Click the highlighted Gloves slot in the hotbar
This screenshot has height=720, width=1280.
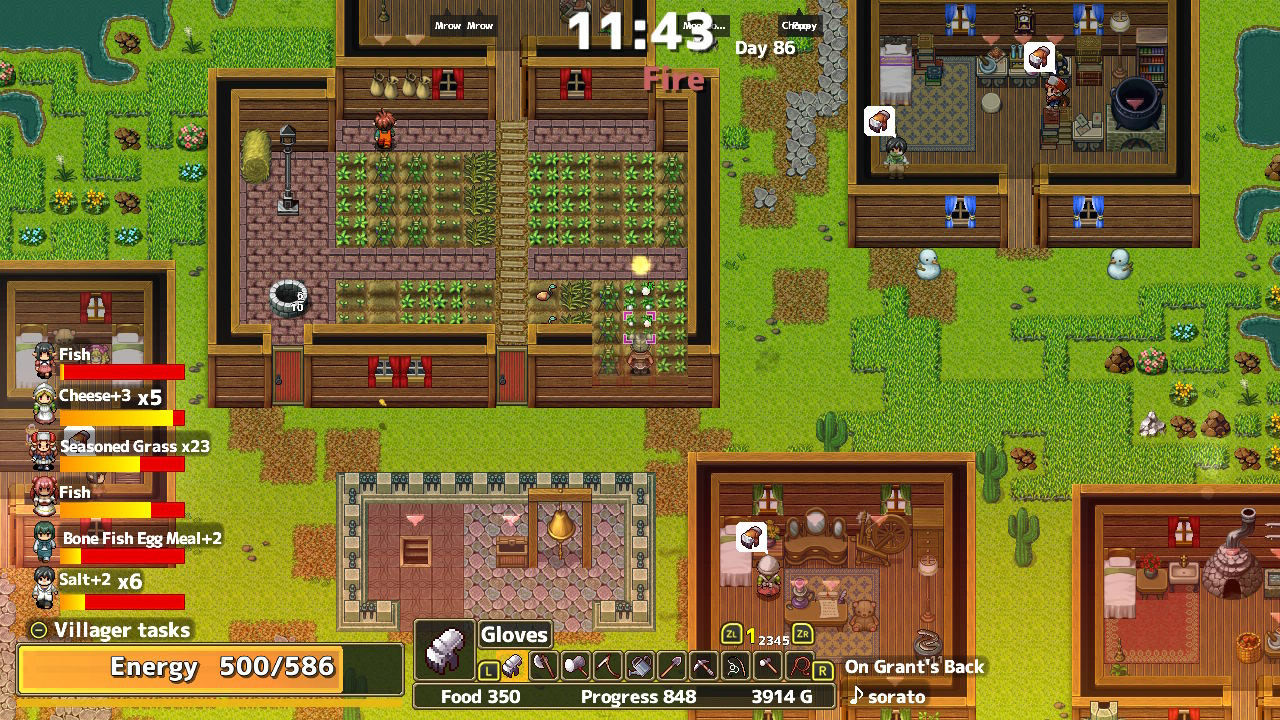click(514, 667)
